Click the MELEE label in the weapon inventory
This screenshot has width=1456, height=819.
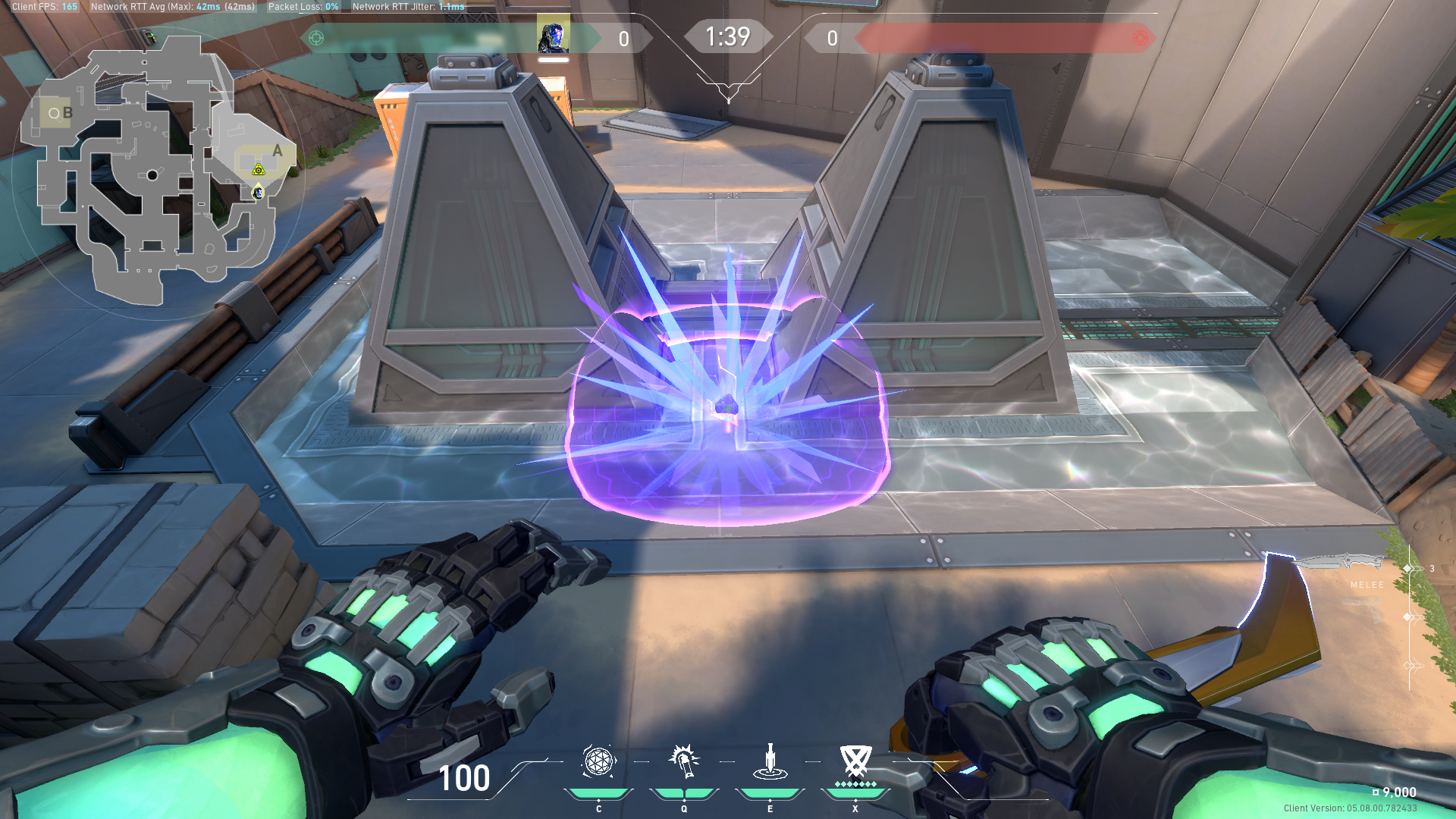tap(1367, 584)
